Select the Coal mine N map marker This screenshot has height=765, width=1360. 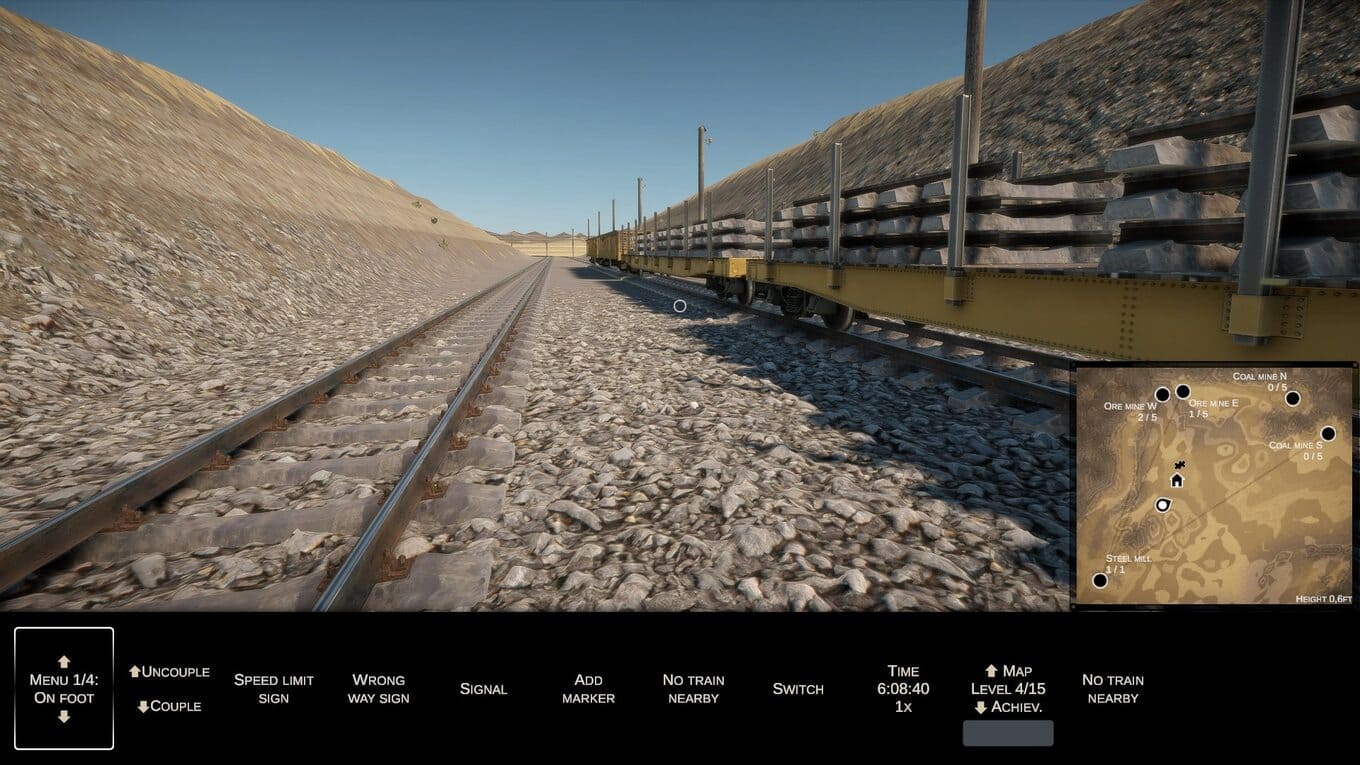[1292, 398]
